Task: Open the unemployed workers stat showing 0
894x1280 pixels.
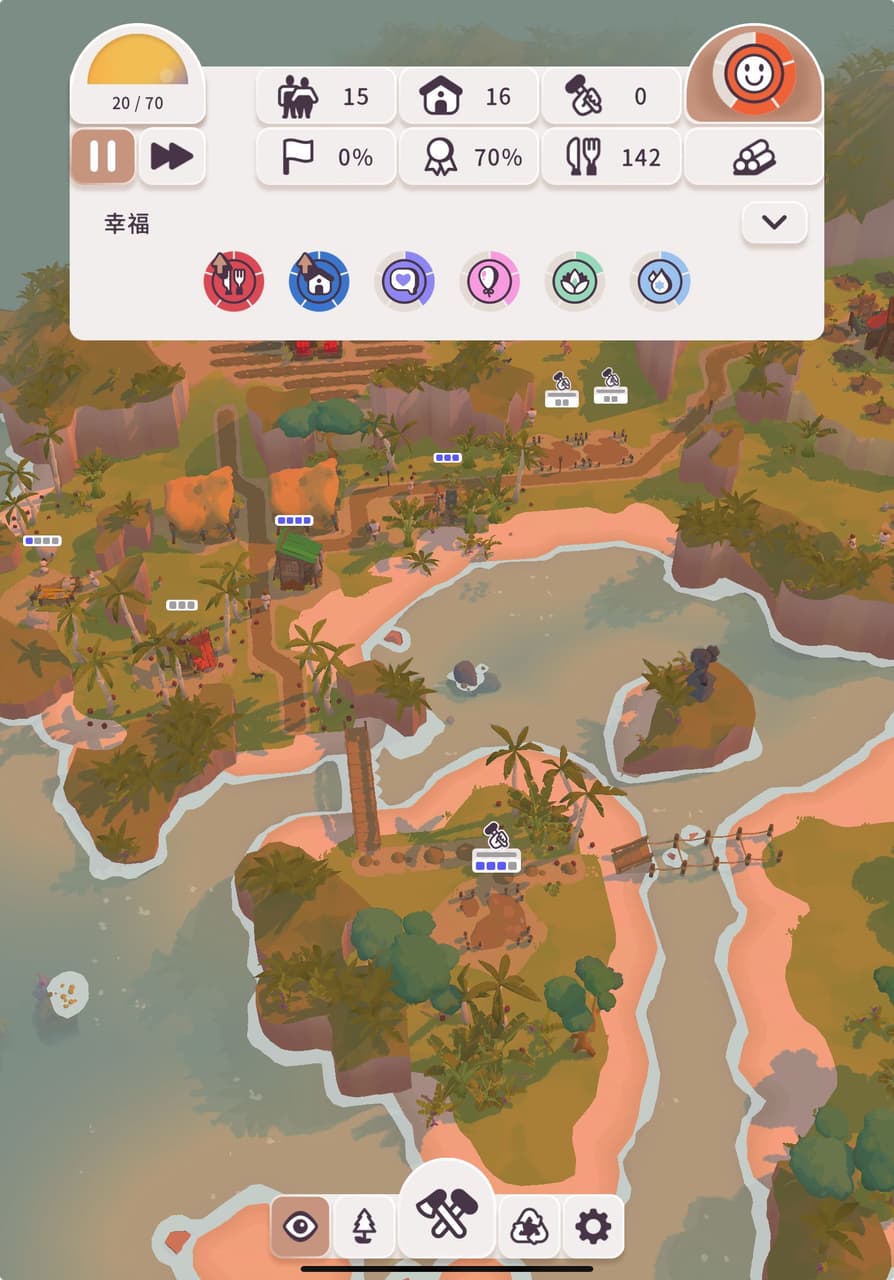Action: click(x=611, y=97)
